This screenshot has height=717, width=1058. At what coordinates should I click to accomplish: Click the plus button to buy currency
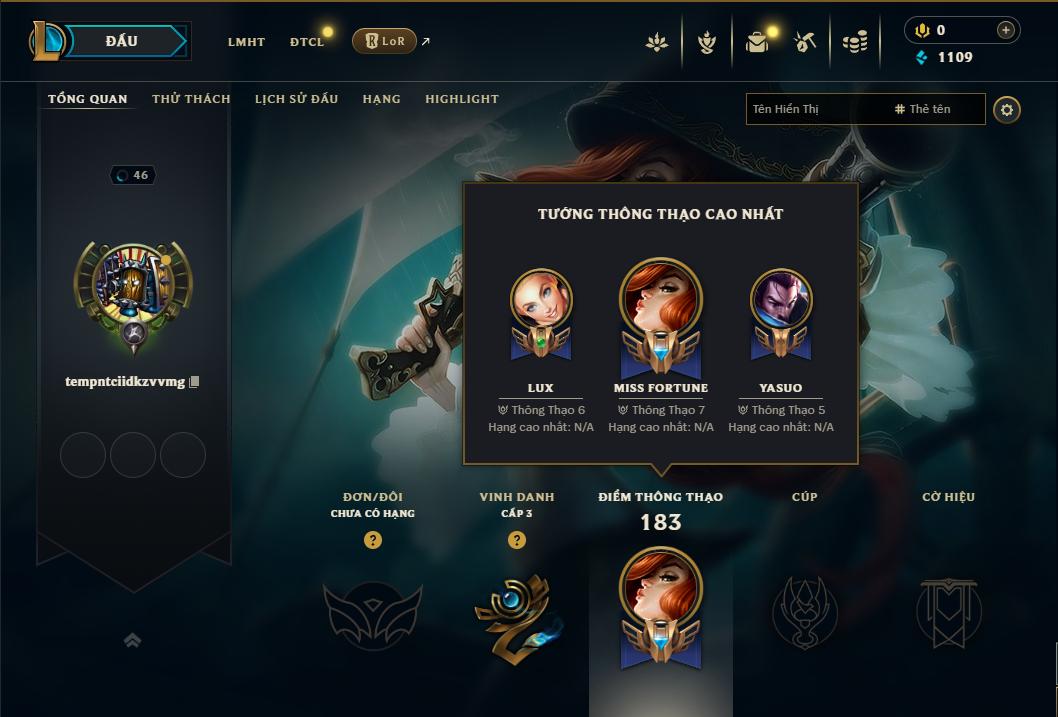[x=1005, y=30]
